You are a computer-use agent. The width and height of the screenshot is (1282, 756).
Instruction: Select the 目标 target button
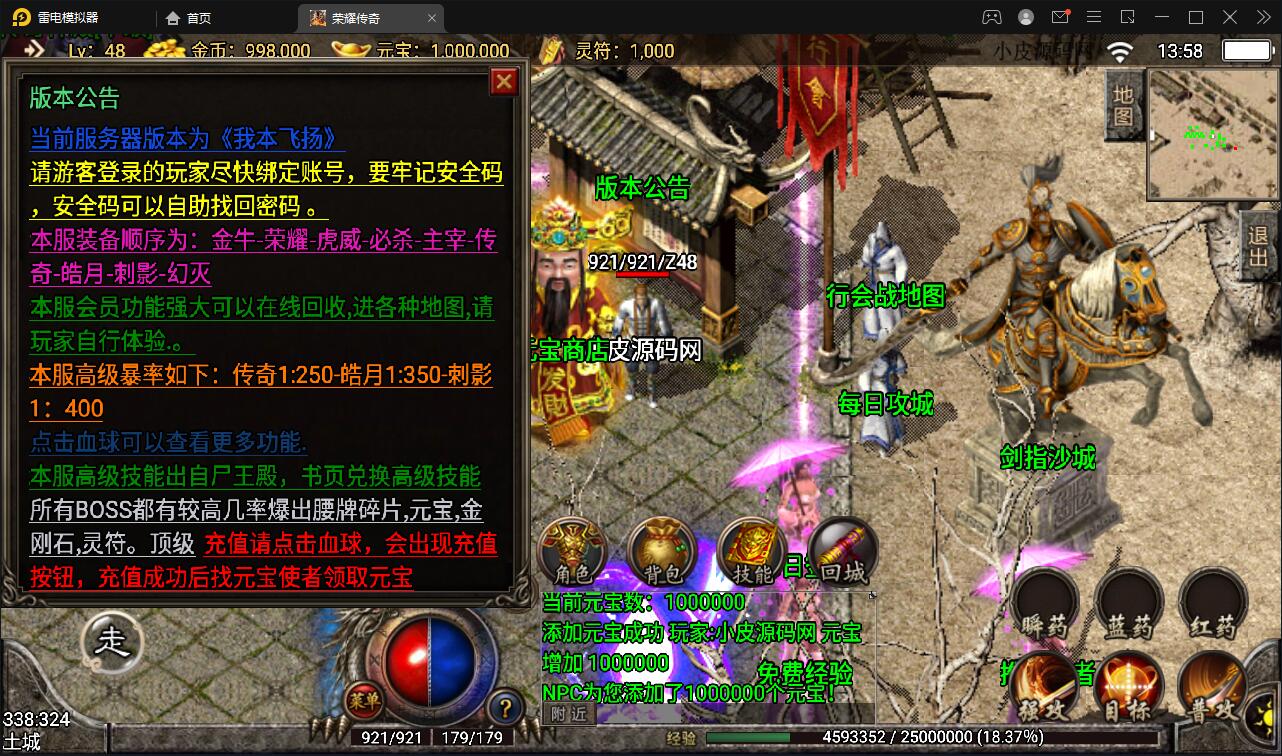click(1129, 688)
